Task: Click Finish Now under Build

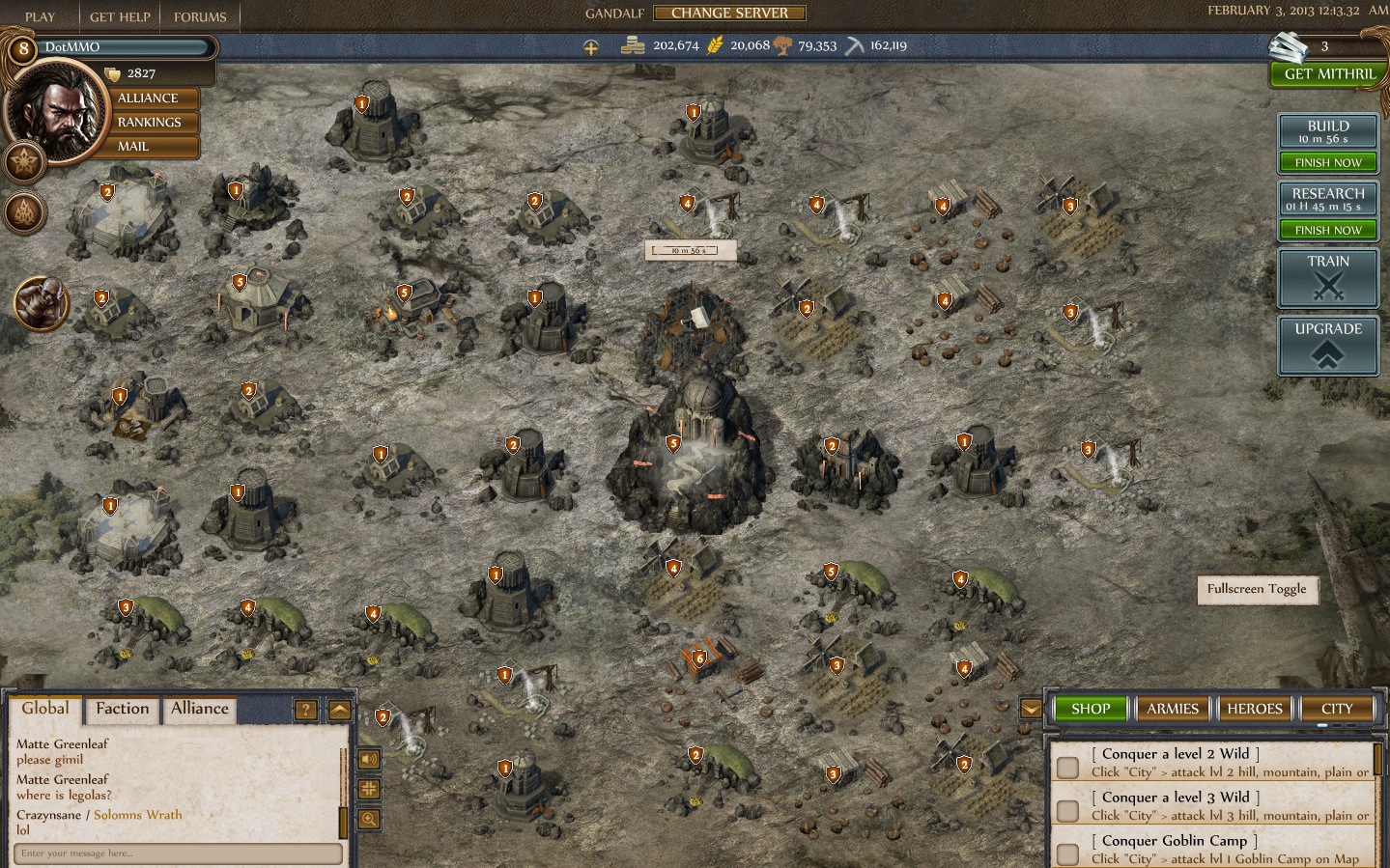Action: 1328,163
